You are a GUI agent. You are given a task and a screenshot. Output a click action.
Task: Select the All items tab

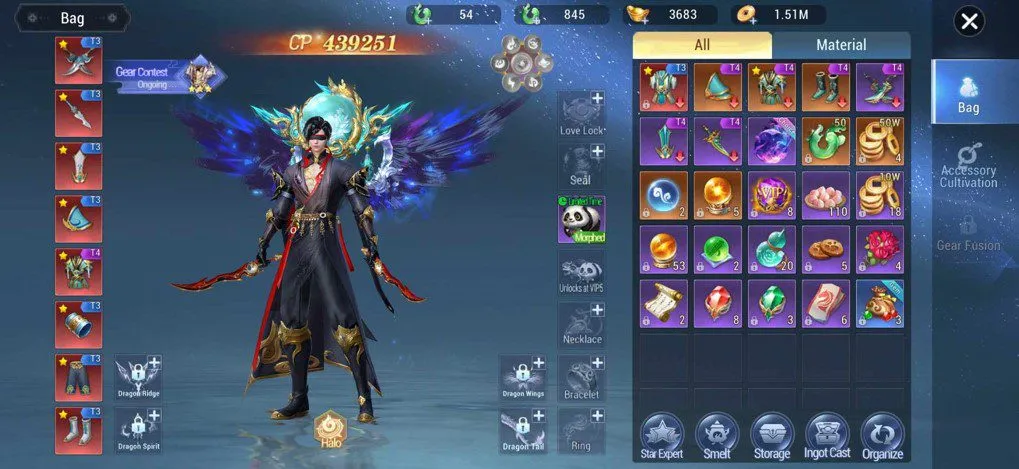coord(701,45)
